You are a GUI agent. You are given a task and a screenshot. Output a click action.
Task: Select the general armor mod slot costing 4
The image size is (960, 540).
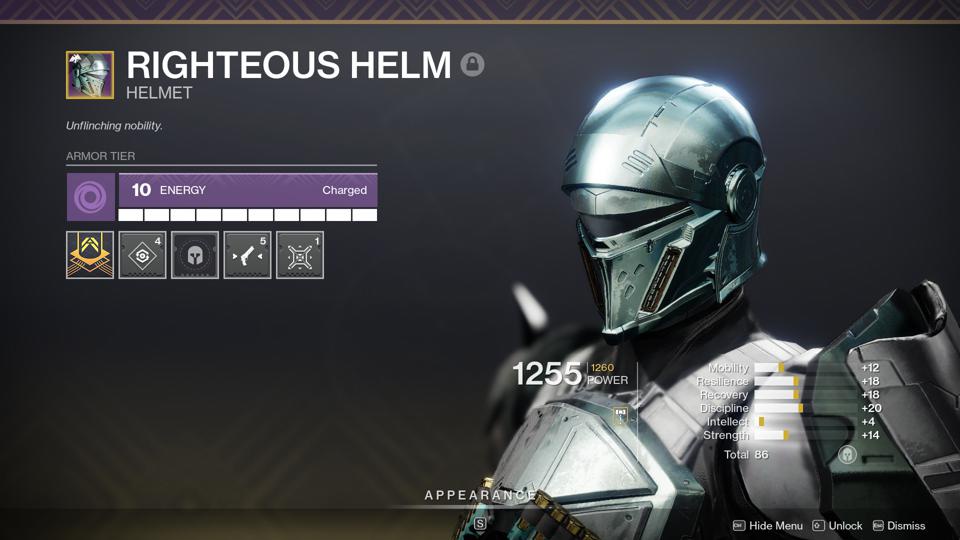[143, 255]
